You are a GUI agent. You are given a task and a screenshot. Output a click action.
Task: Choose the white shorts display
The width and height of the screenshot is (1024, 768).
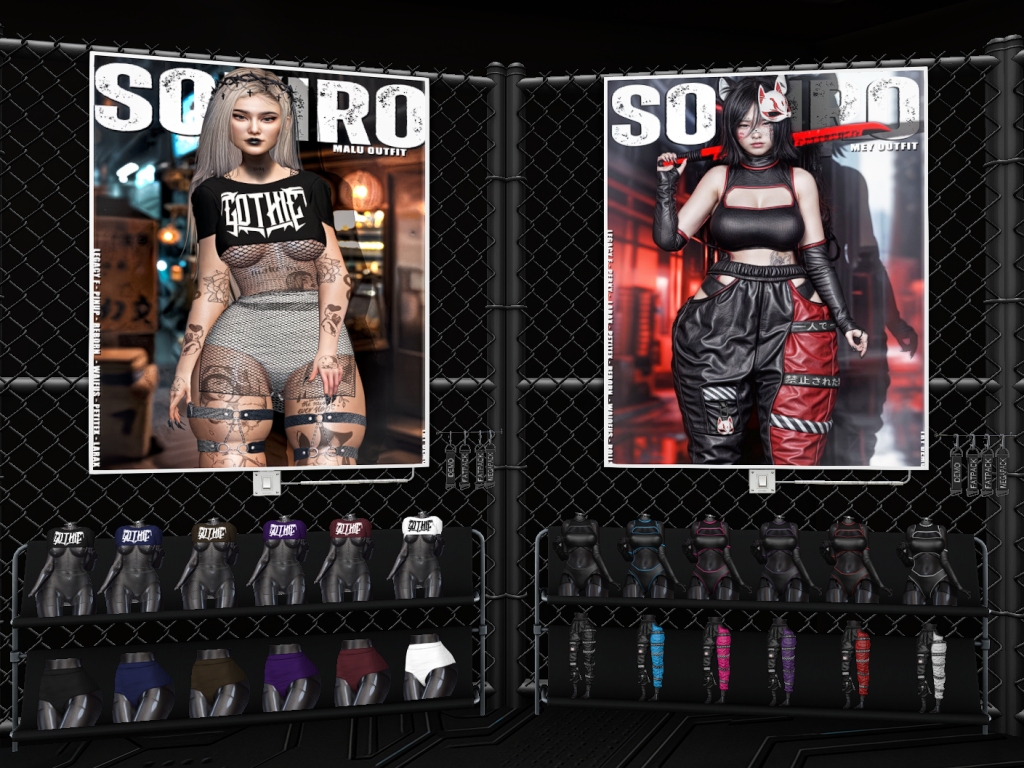[x=429, y=669]
